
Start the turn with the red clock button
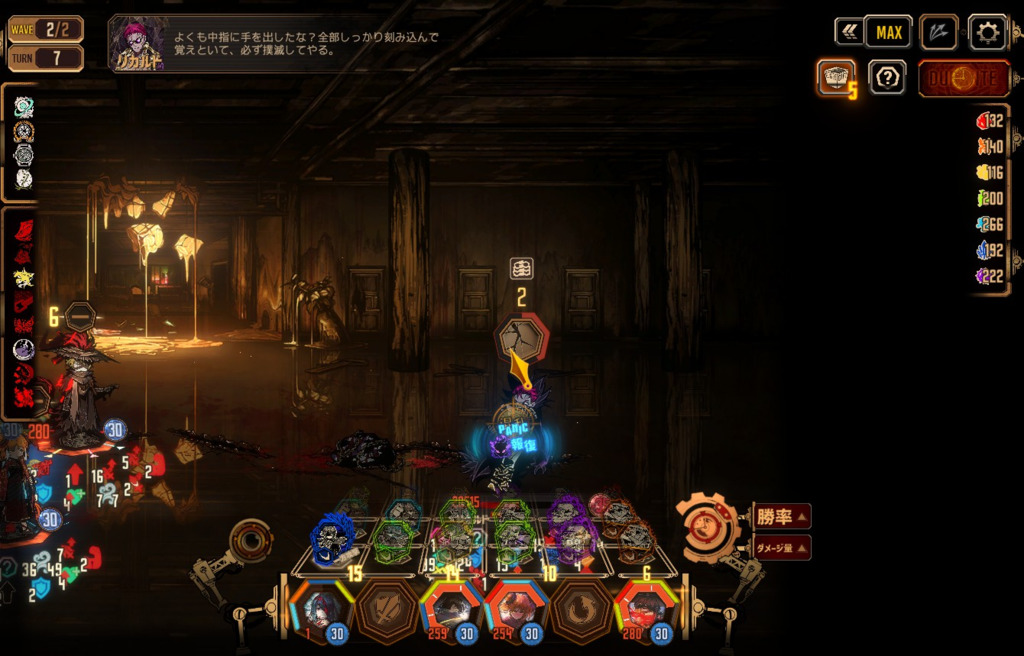tap(963, 79)
